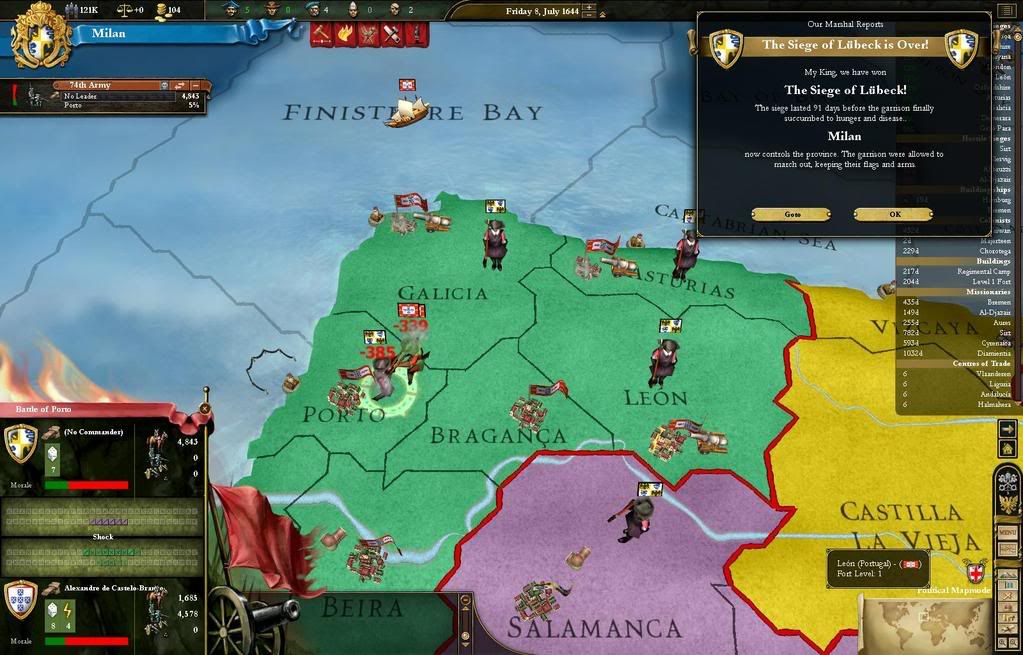Close the Battle of Porto panel
The image size is (1023, 655).
(205, 408)
